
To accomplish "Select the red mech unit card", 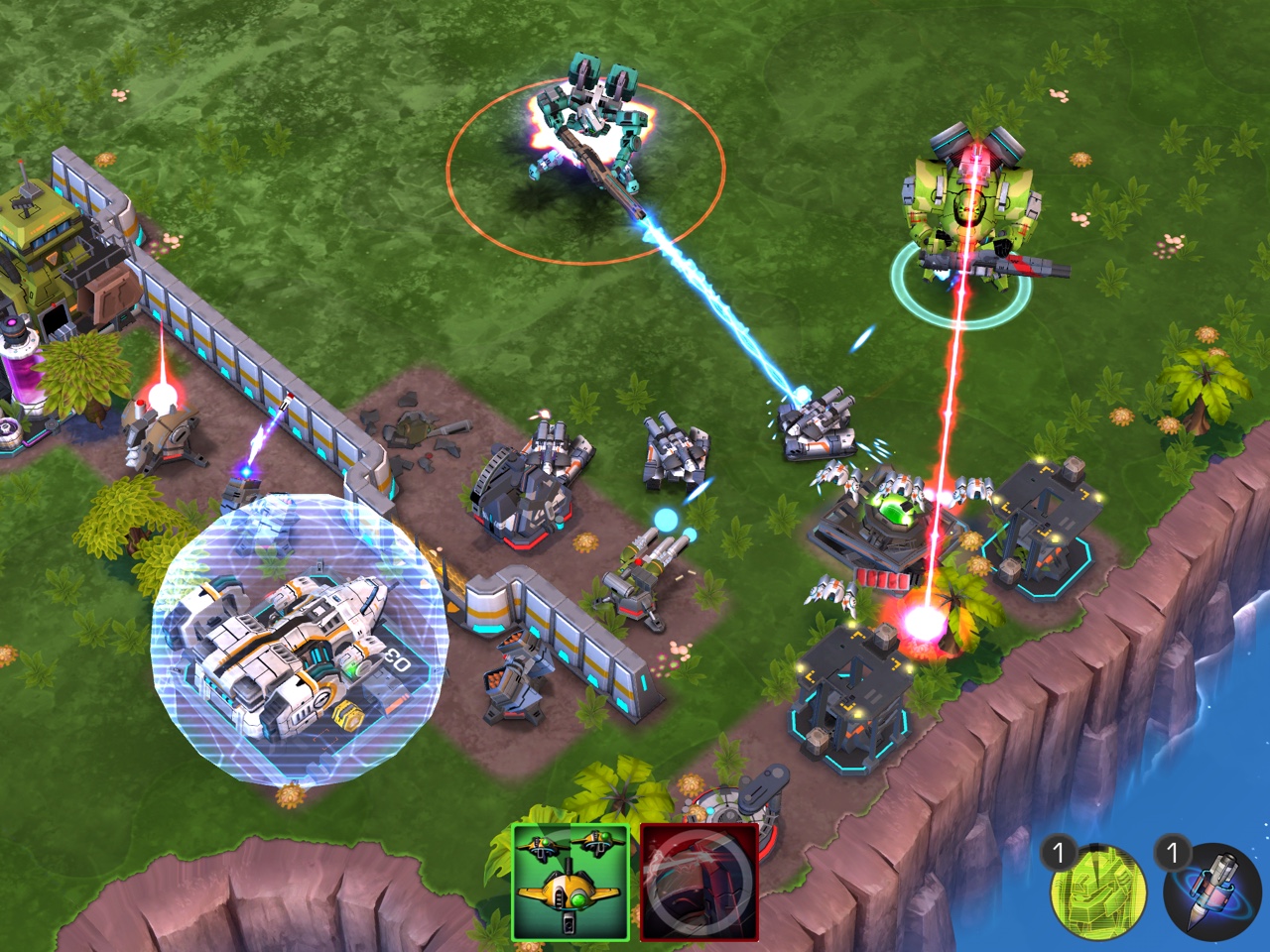I will 698,882.
